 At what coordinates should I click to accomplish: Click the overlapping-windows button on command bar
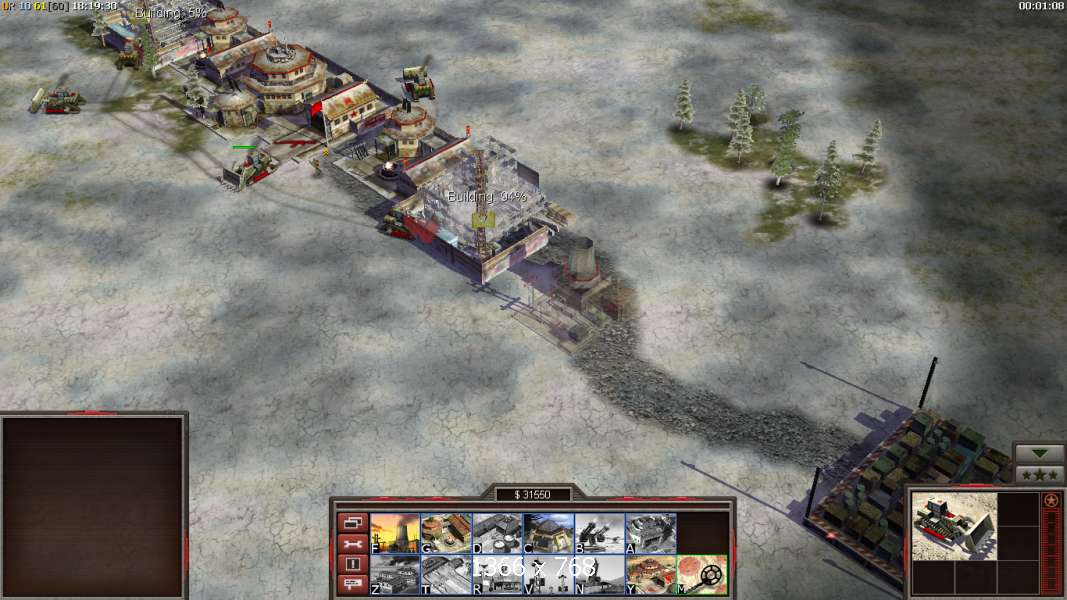352,522
